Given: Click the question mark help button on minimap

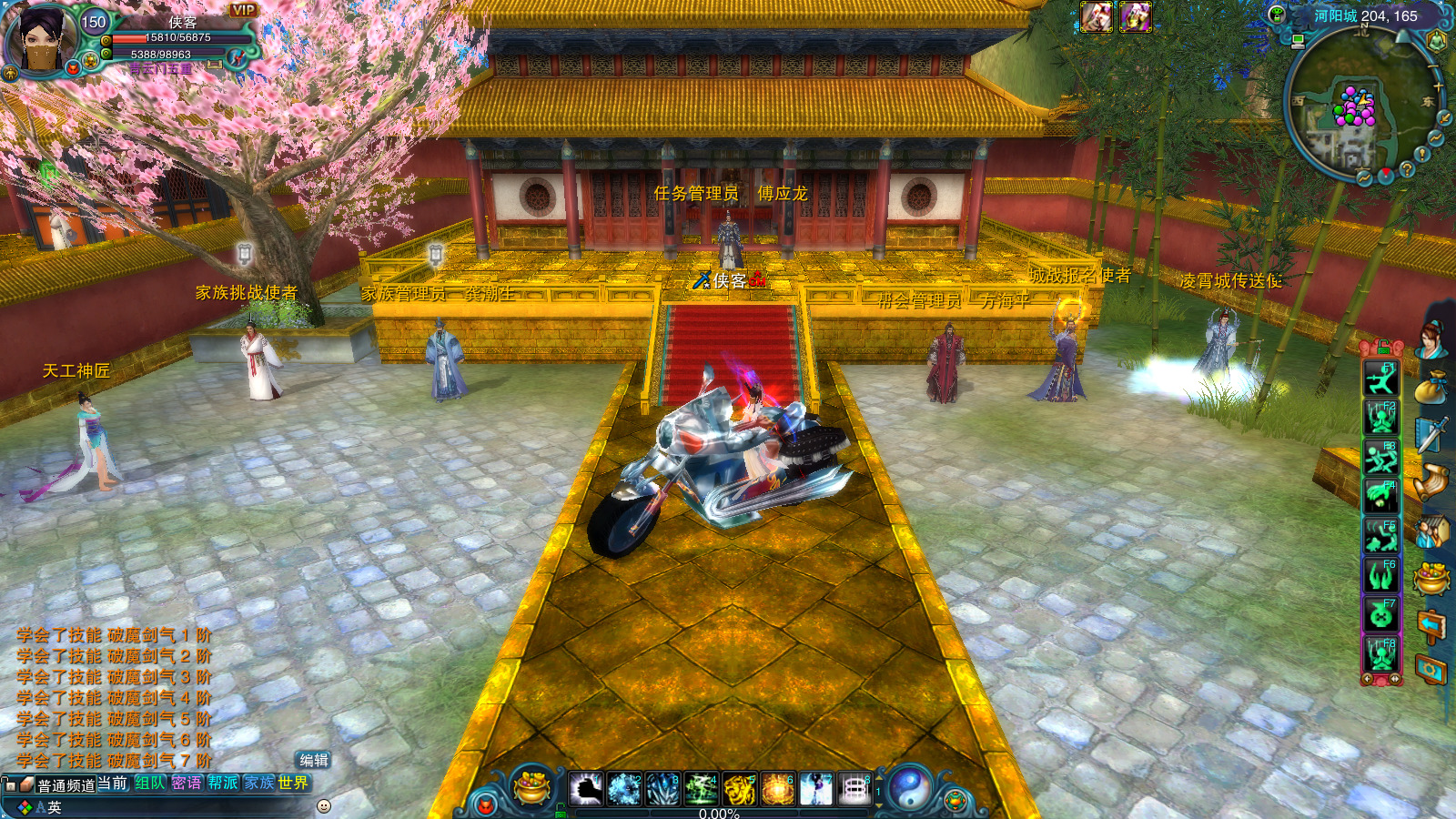Looking at the screenshot, I should pos(1407,169).
